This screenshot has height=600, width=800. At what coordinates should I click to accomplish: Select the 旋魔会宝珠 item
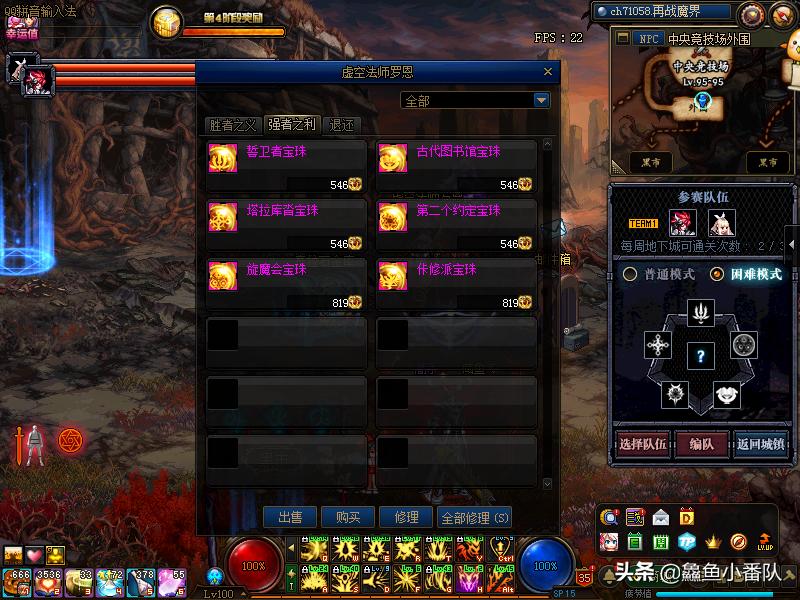click(x=286, y=278)
